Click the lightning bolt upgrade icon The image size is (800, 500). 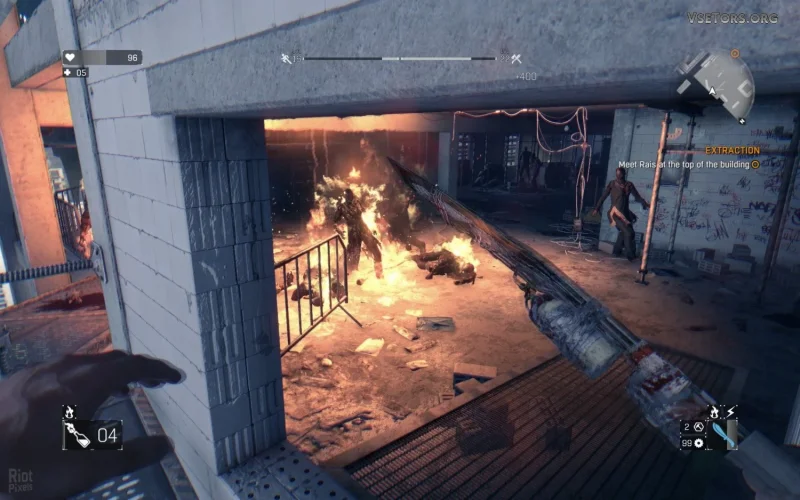pos(730,411)
